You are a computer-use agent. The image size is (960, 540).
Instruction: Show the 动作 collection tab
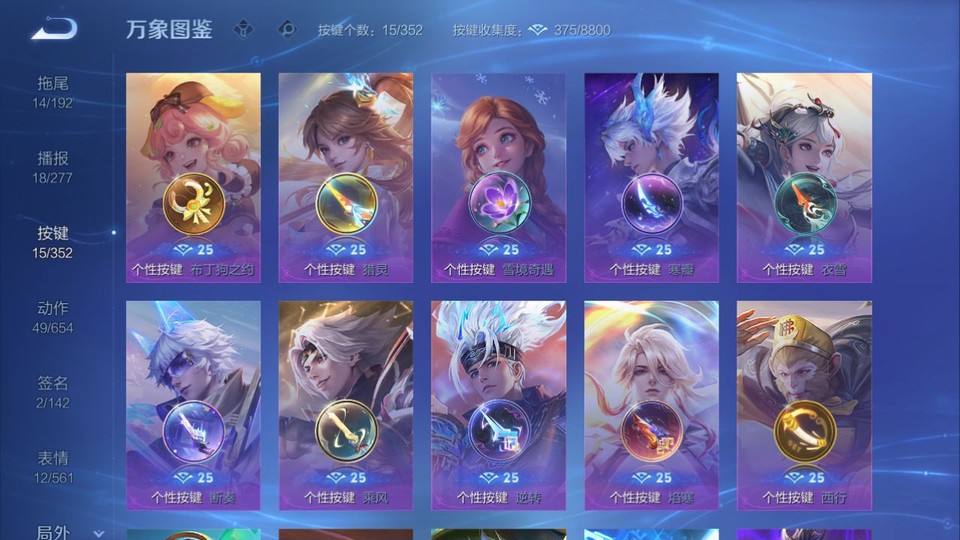(x=53, y=316)
